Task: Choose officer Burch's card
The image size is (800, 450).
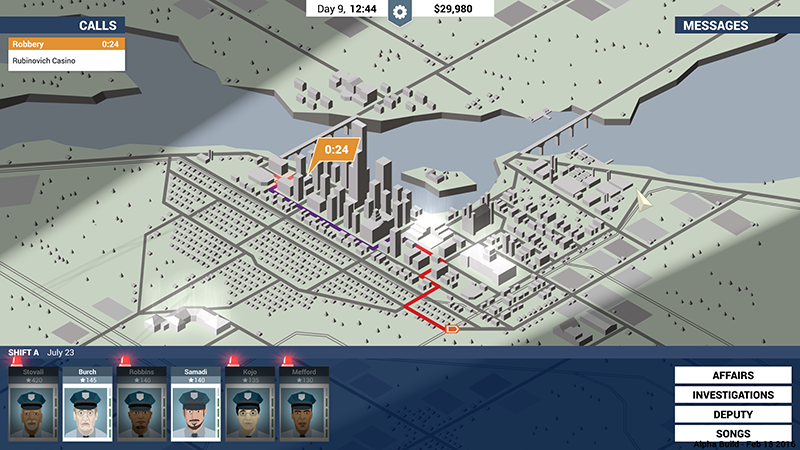Action: [x=87, y=402]
